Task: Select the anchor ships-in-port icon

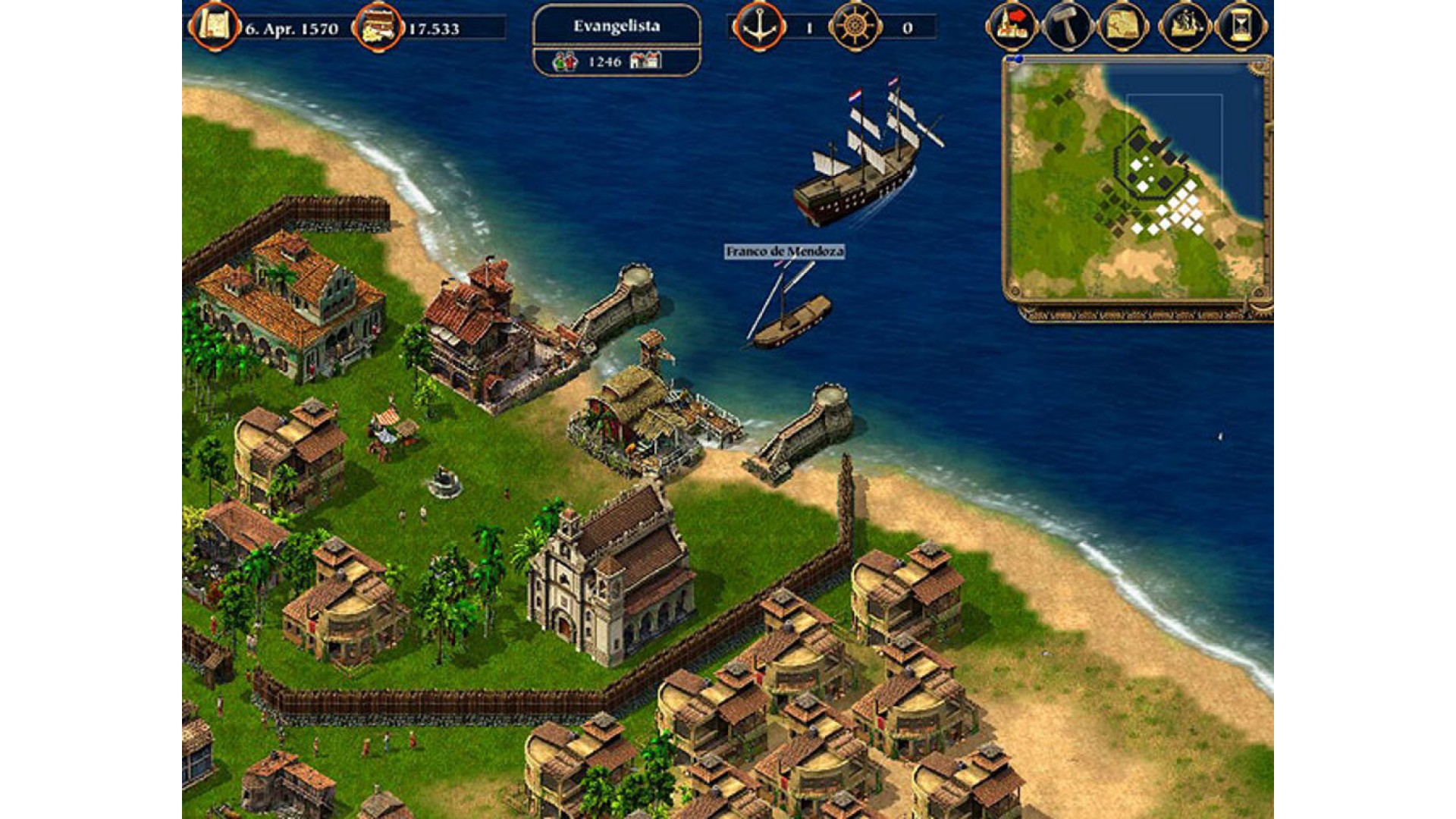Action: [758, 27]
